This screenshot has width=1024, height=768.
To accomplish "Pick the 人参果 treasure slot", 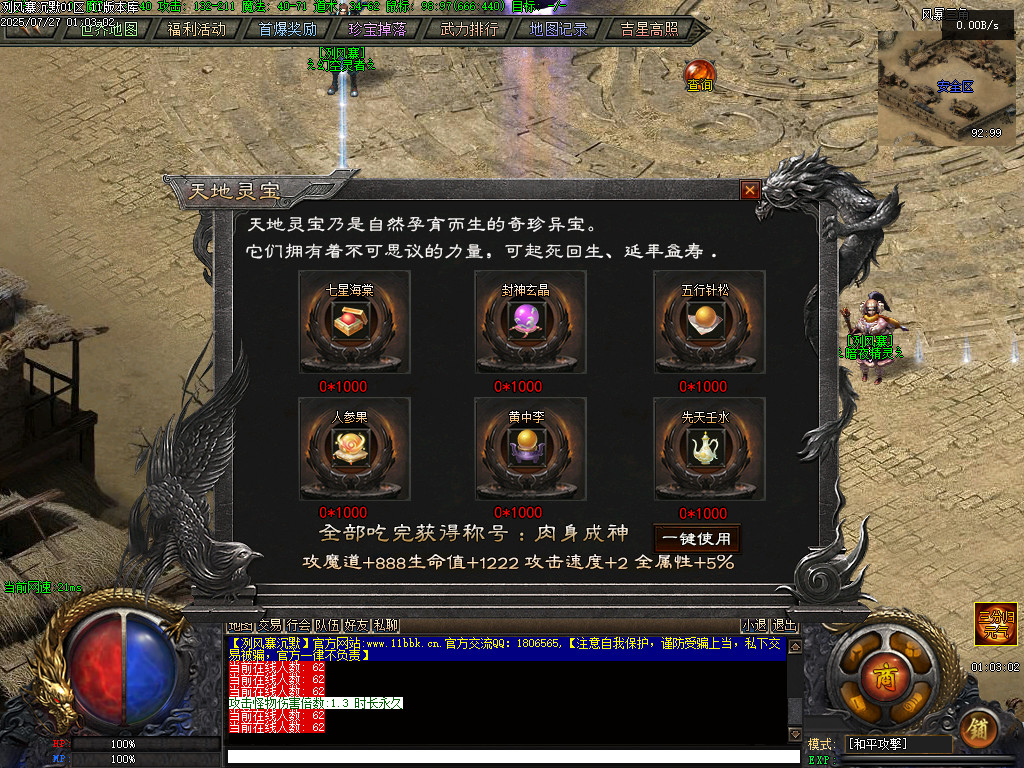I will (354, 449).
